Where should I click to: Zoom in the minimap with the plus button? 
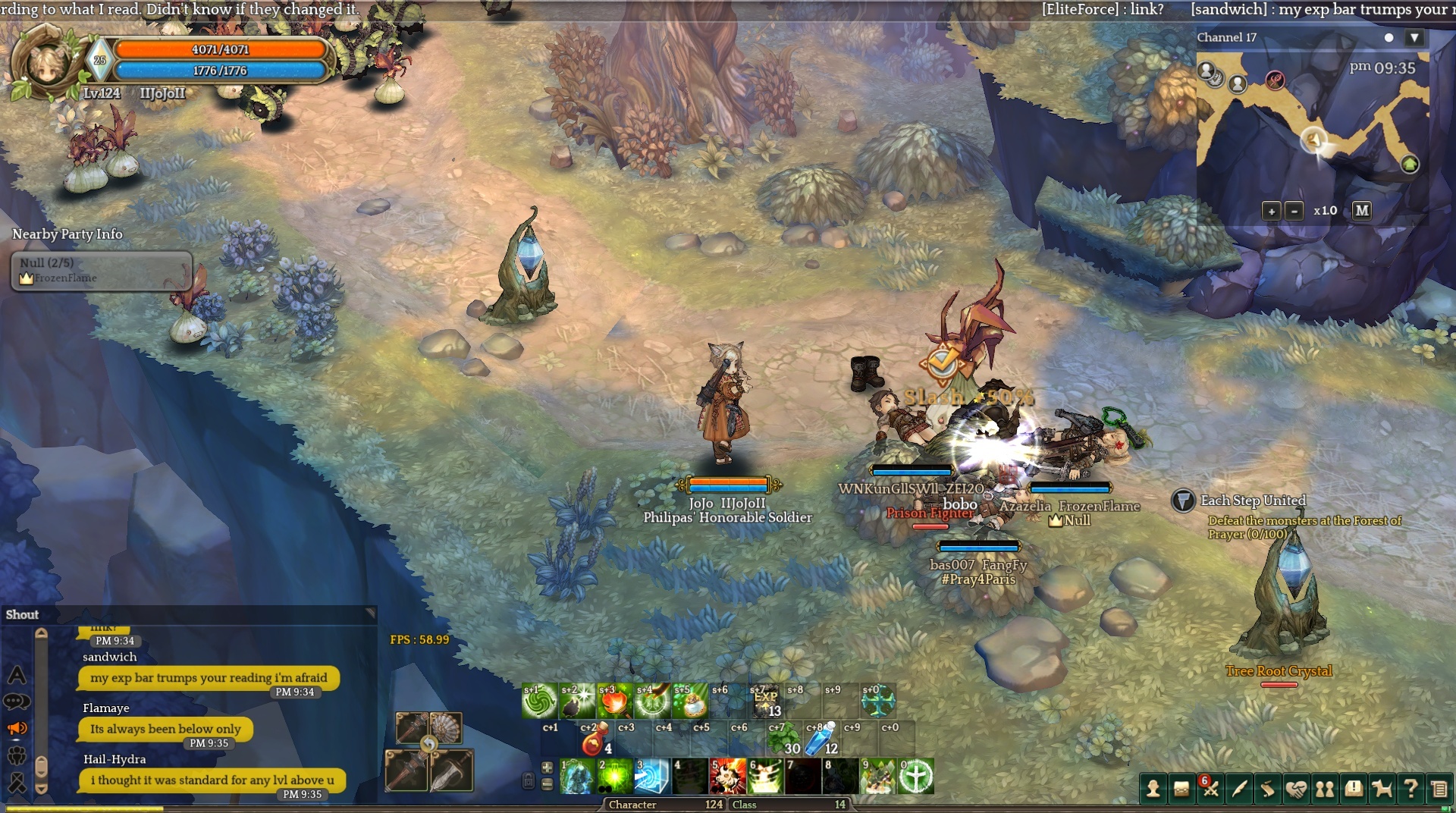[1272, 211]
